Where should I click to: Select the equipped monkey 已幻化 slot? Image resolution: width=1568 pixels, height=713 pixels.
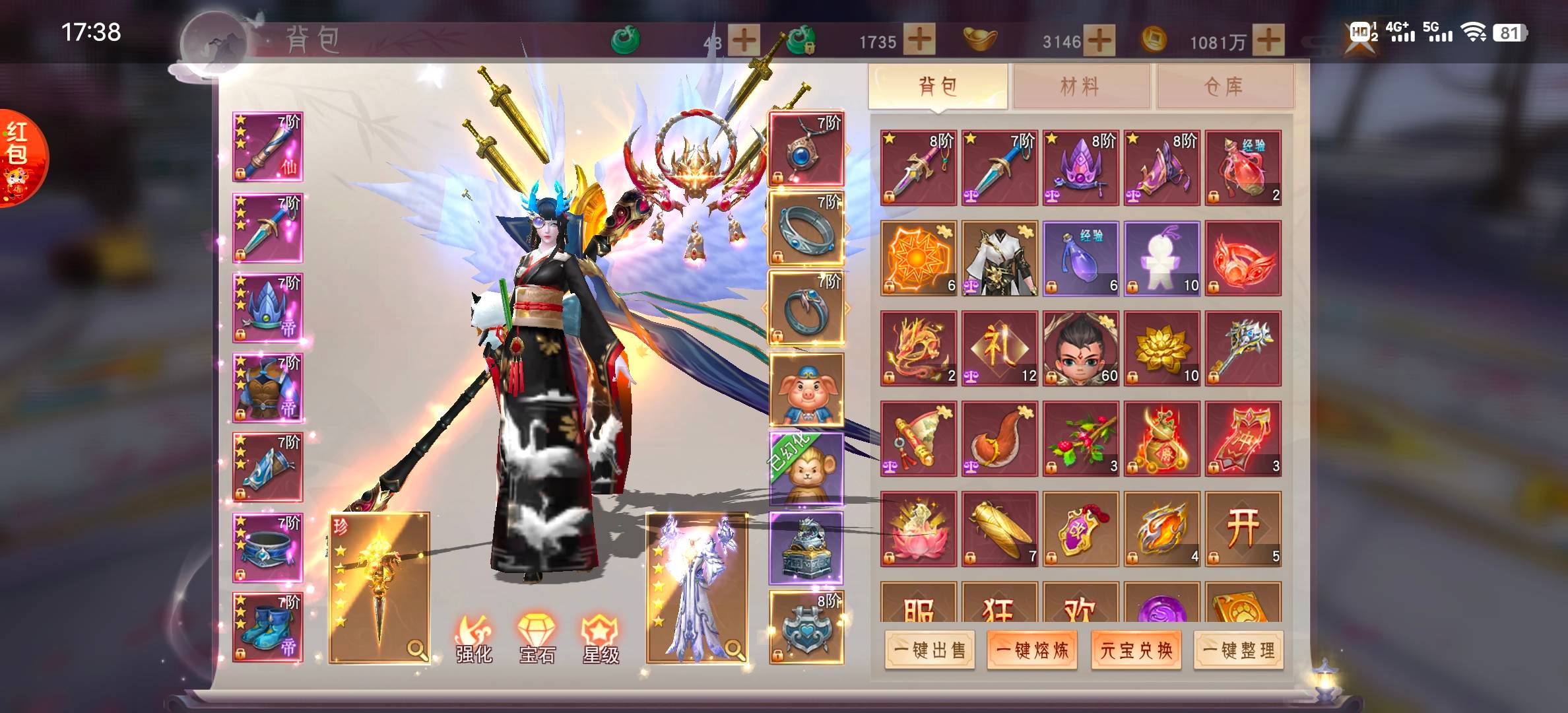(806, 469)
